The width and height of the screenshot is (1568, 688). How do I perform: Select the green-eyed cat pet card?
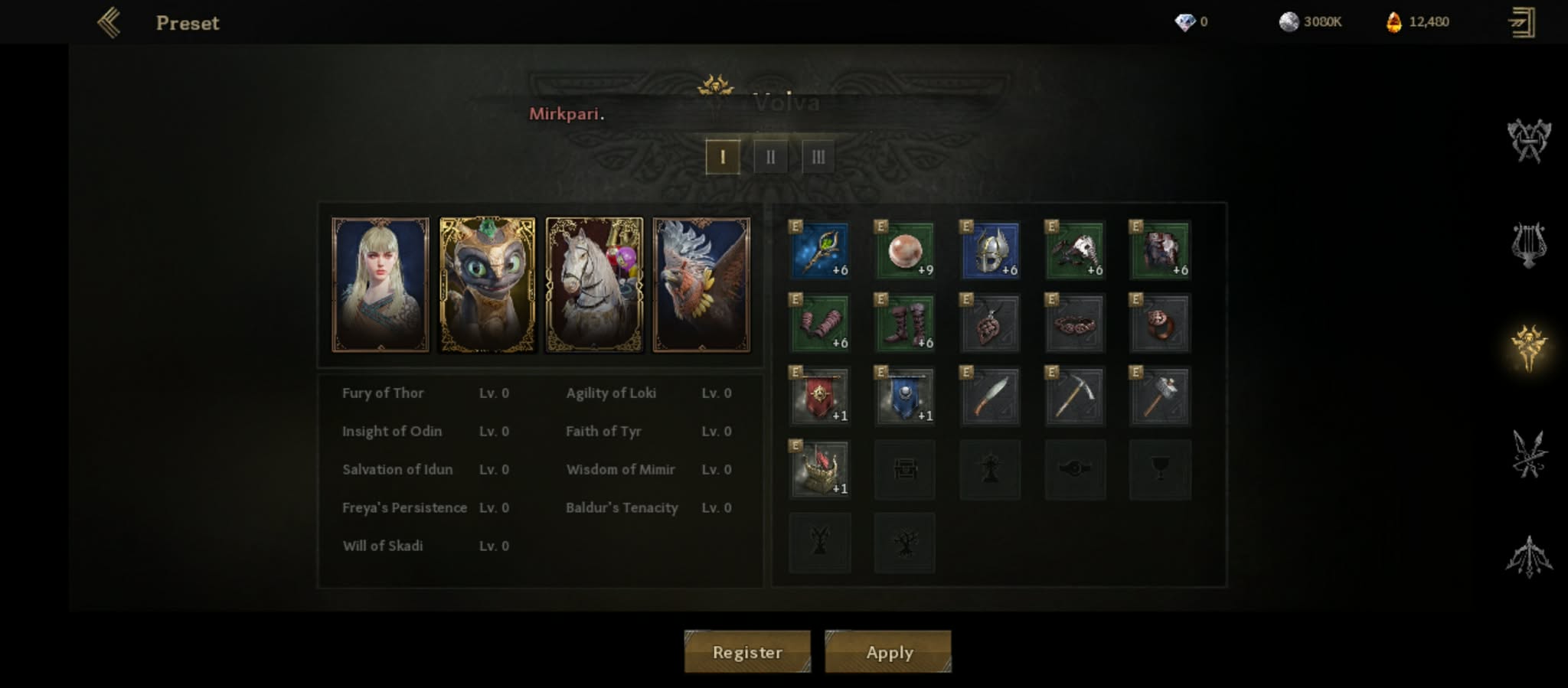coord(487,285)
